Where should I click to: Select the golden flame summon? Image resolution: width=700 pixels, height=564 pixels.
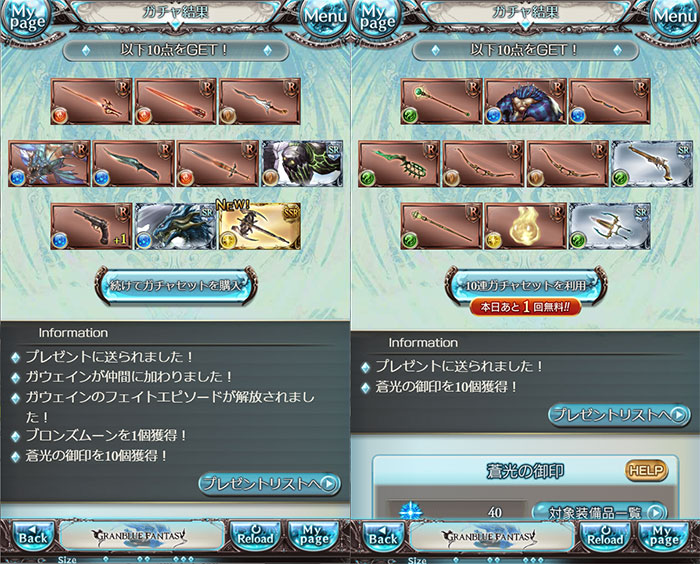[525, 226]
